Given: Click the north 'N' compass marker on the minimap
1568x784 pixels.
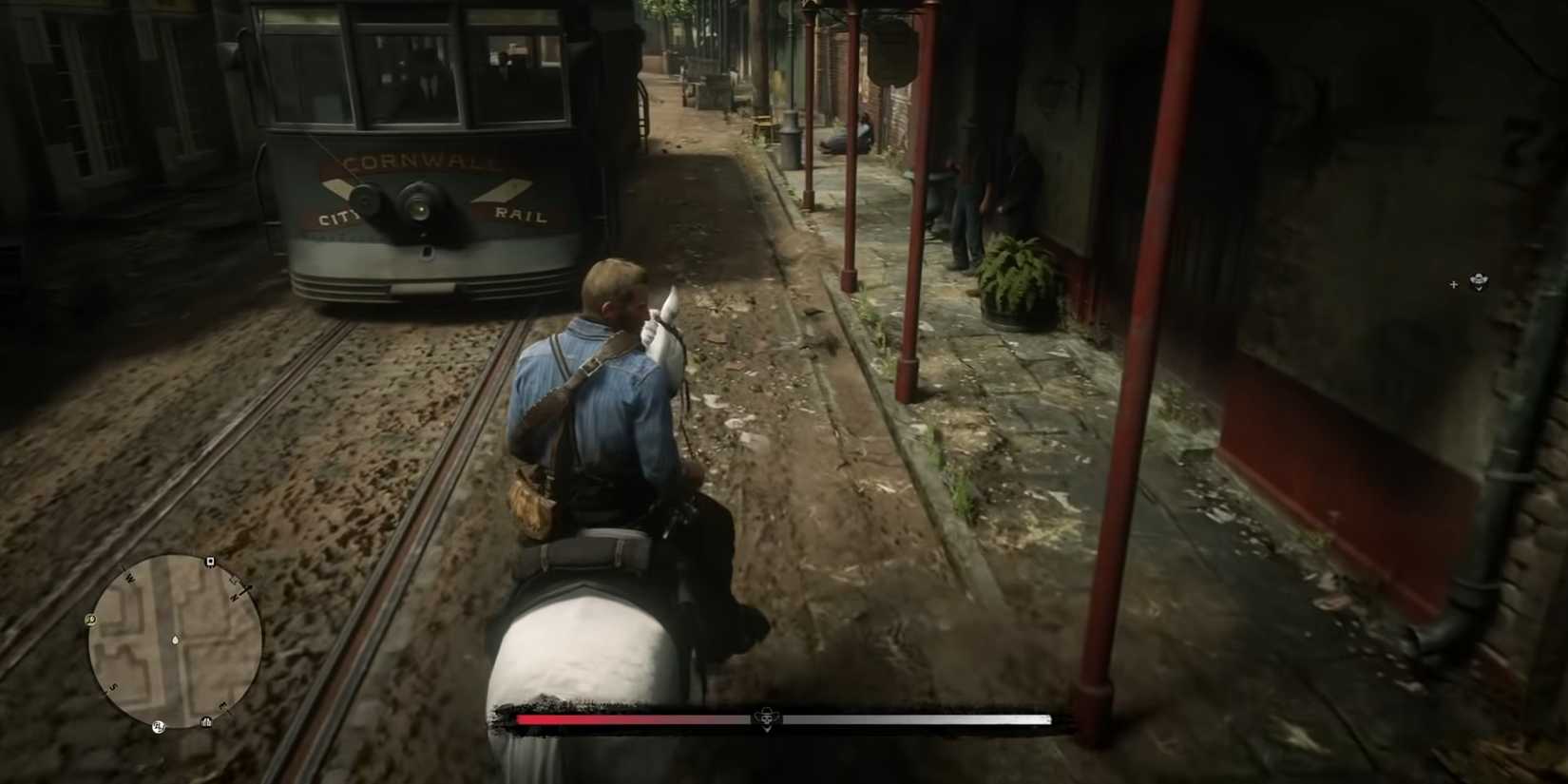Looking at the screenshot, I should (x=235, y=595).
